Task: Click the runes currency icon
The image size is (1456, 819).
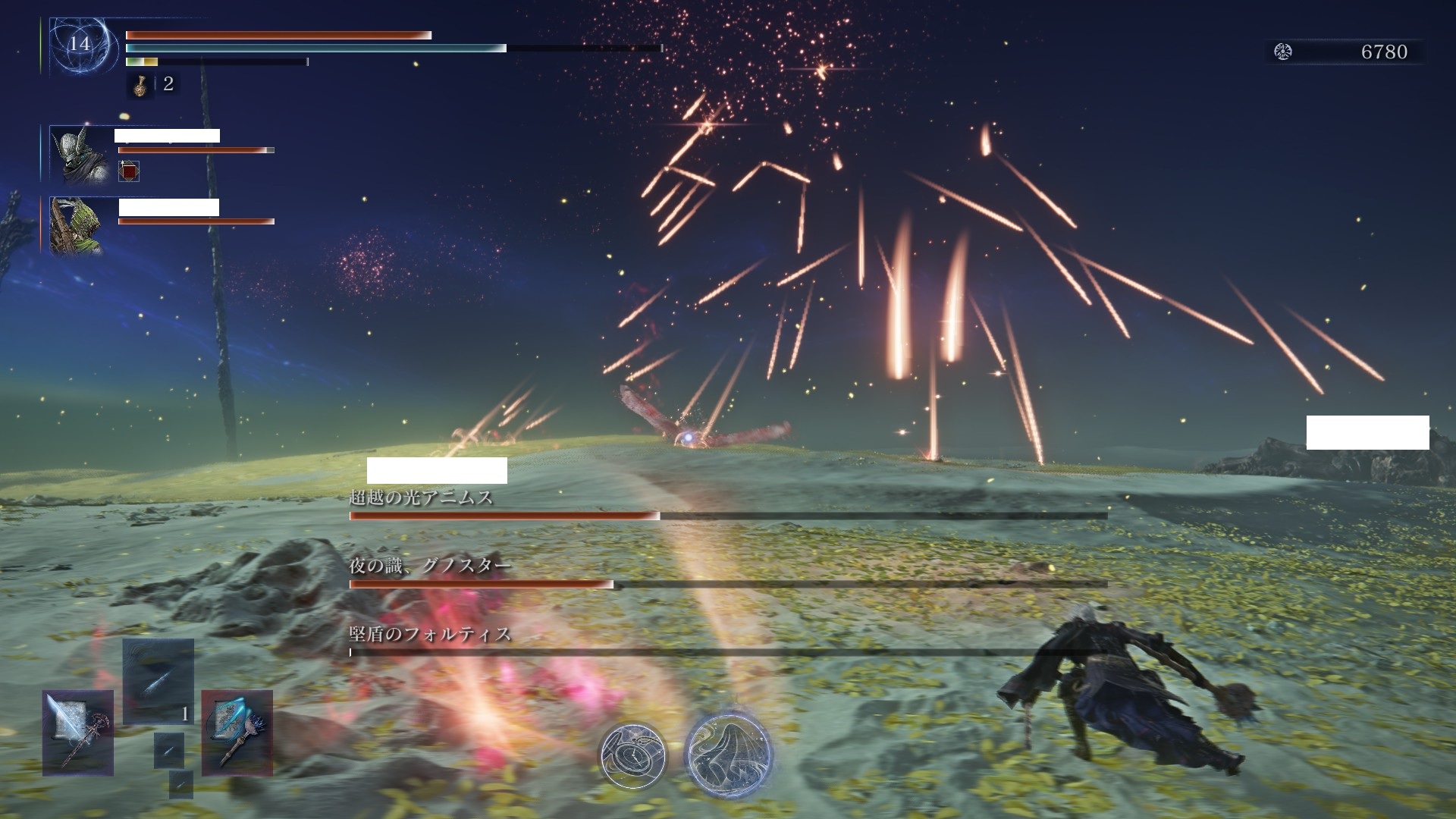Action: coord(1283,52)
